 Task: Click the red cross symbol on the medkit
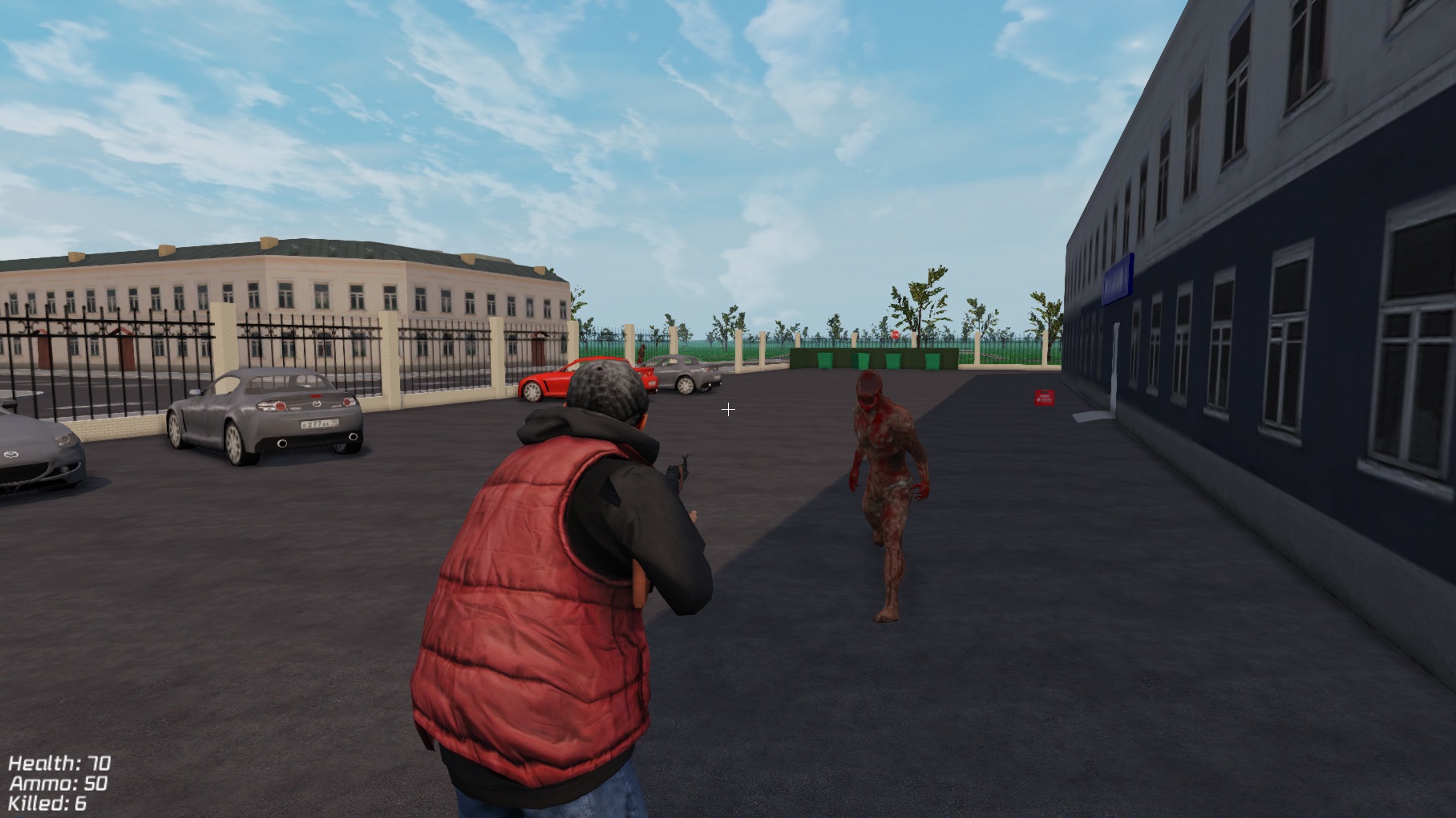tap(1038, 399)
